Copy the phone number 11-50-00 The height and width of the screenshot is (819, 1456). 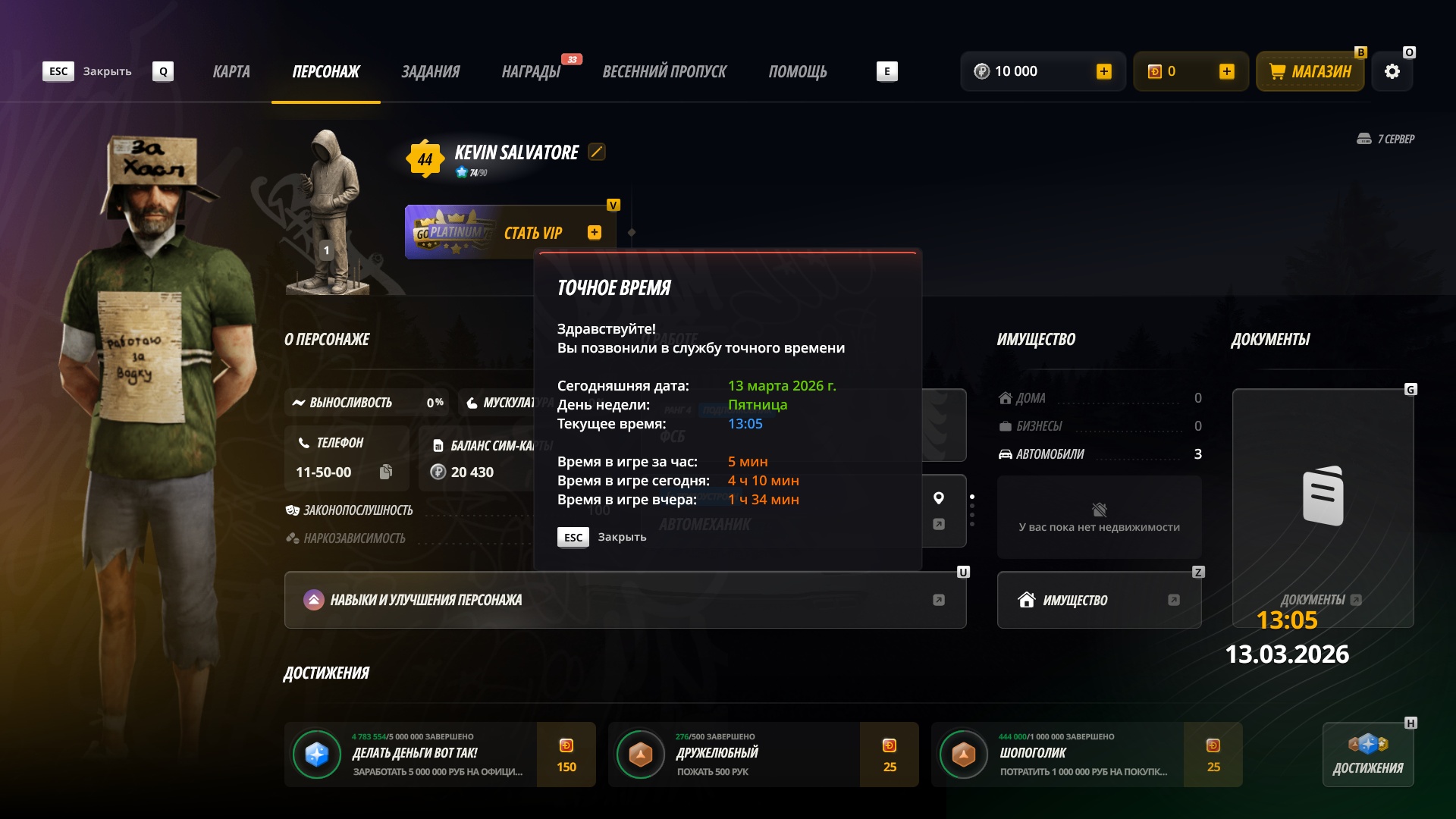tap(386, 472)
